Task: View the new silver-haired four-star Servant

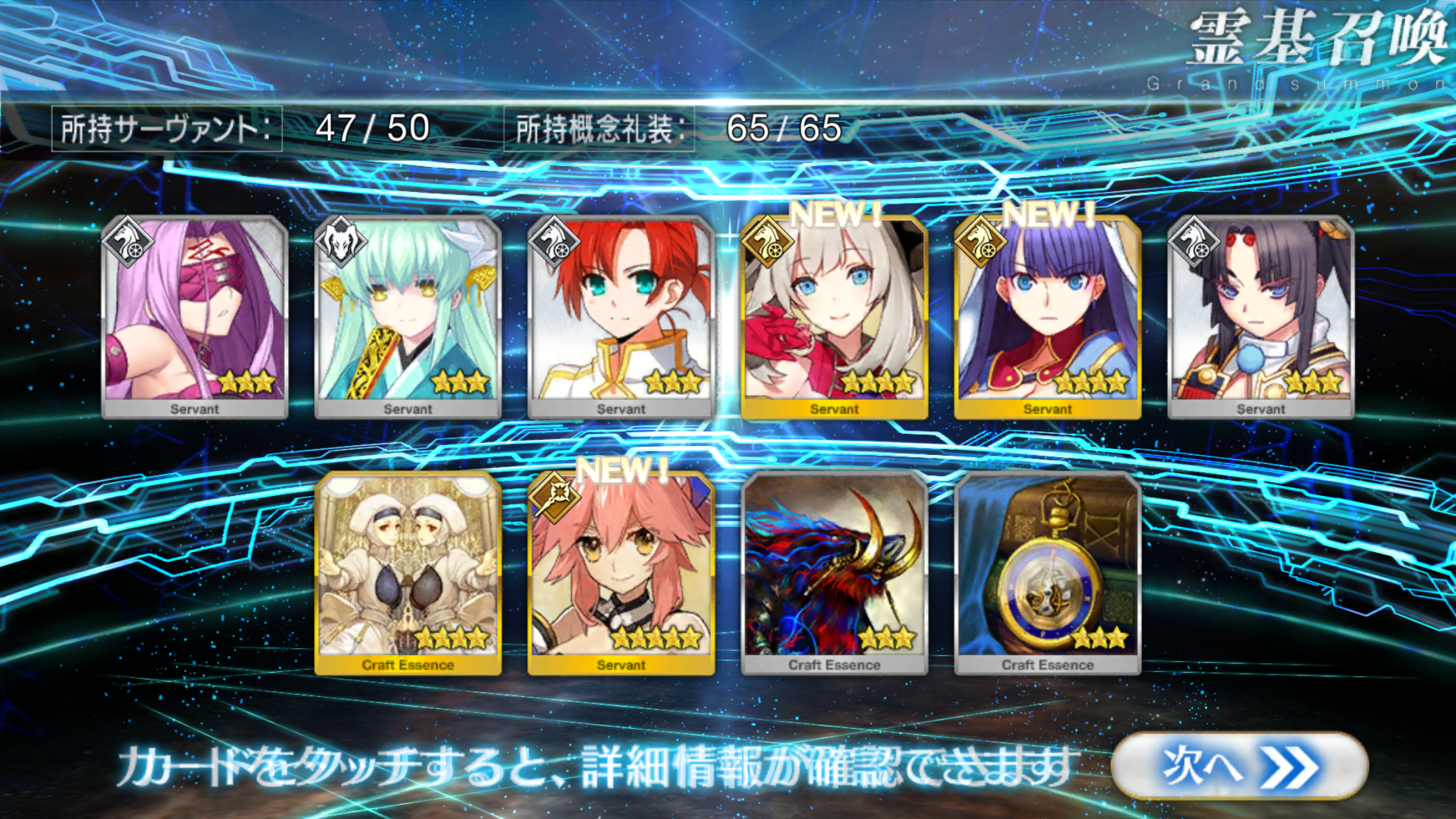Action: coord(834,317)
